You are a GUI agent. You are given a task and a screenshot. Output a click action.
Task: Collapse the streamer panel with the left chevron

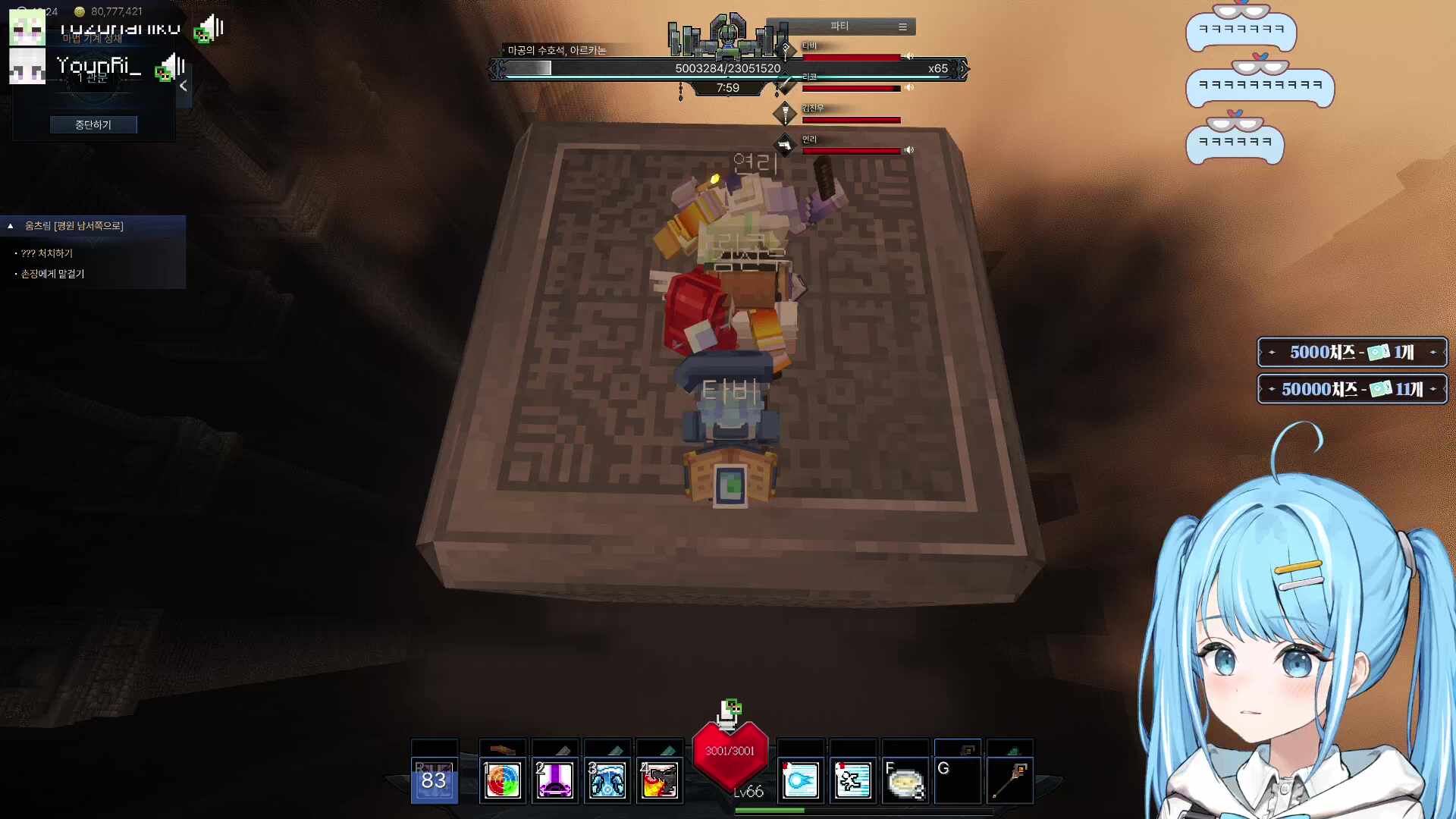coord(183,86)
